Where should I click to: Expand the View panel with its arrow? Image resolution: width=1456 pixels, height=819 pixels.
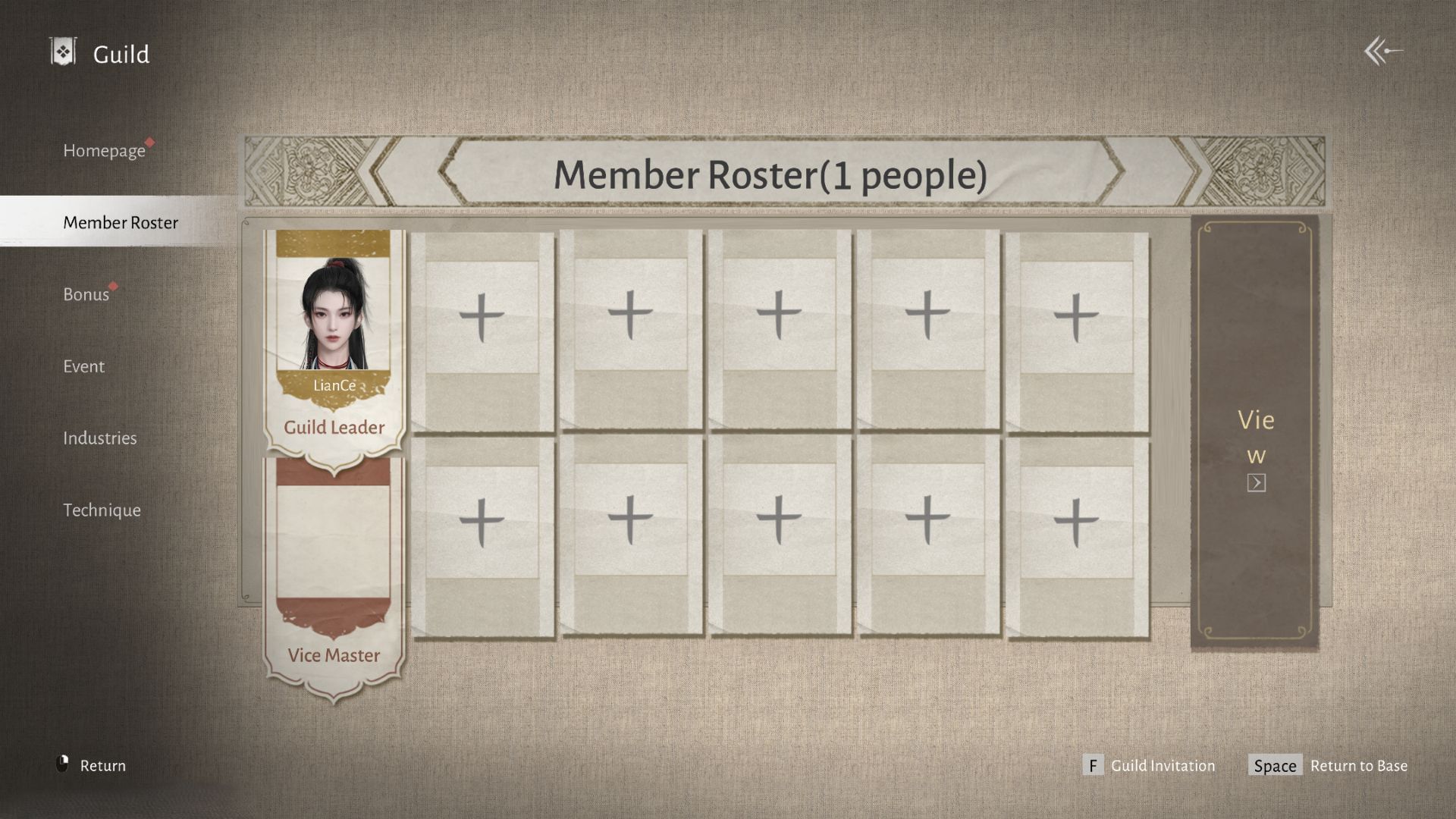tap(1255, 482)
